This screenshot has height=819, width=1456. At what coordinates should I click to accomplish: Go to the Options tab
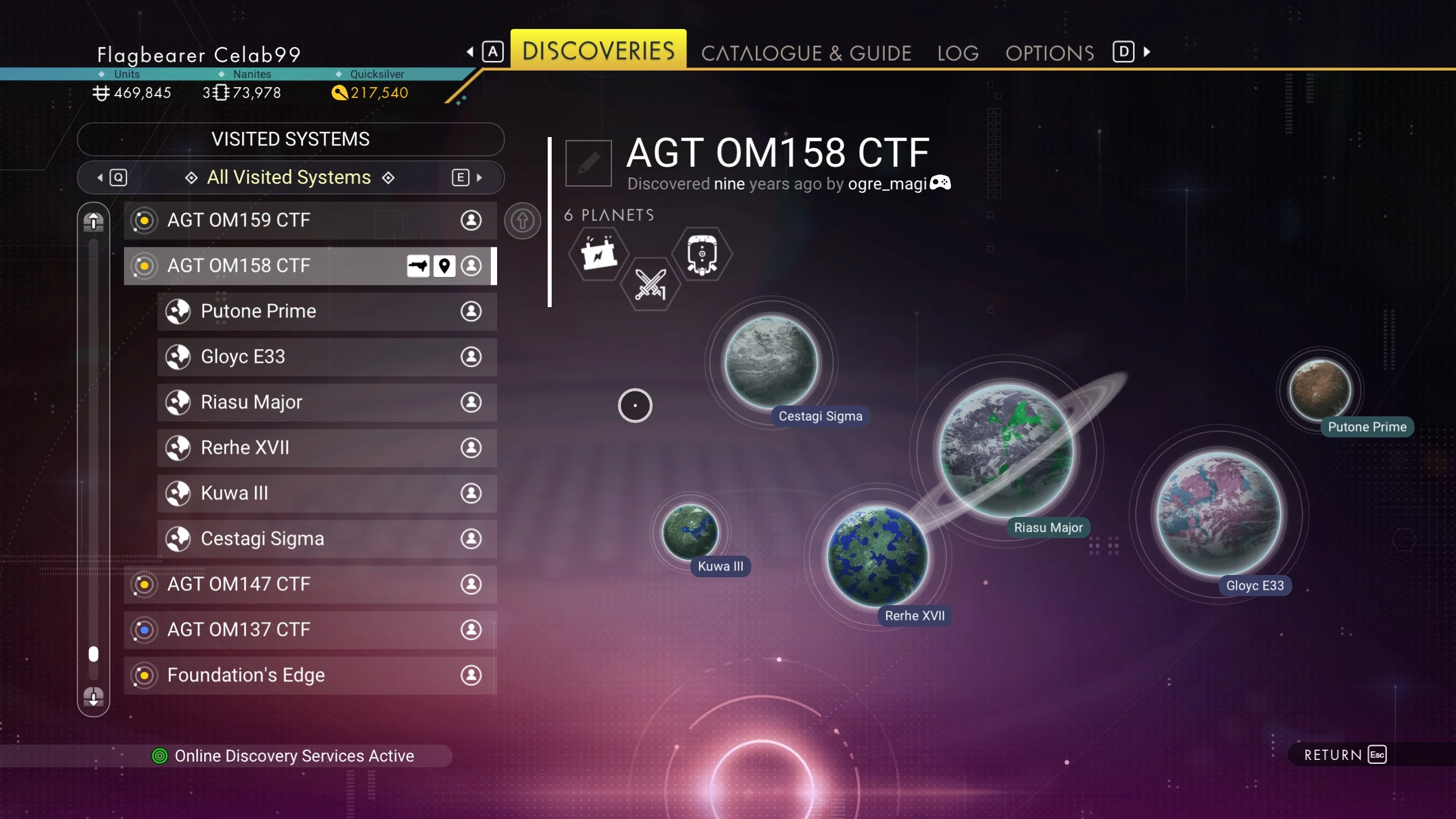[x=1049, y=53]
